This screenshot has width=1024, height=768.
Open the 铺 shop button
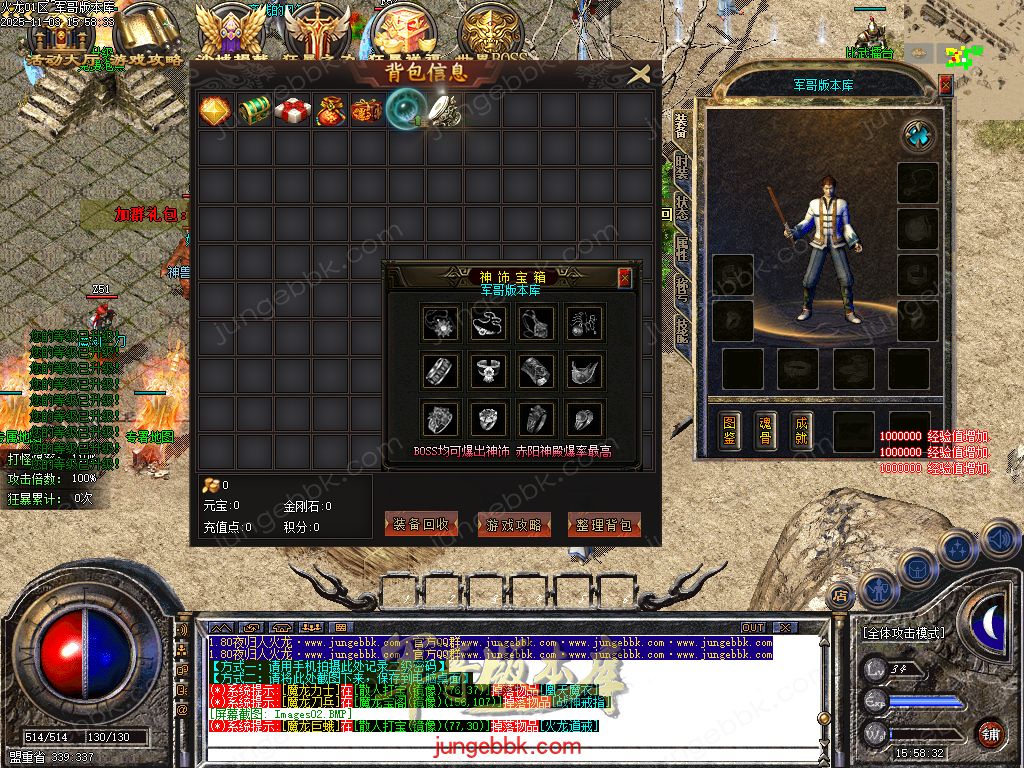click(990, 733)
